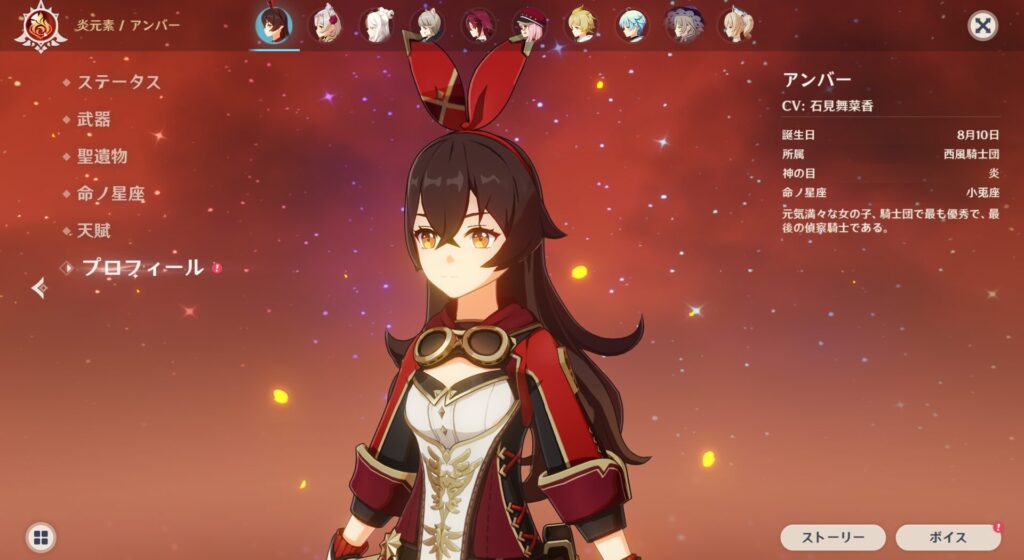The width and height of the screenshot is (1024, 560).
Task: Click the 炎元素 emblem icon
Action: coord(40,26)
